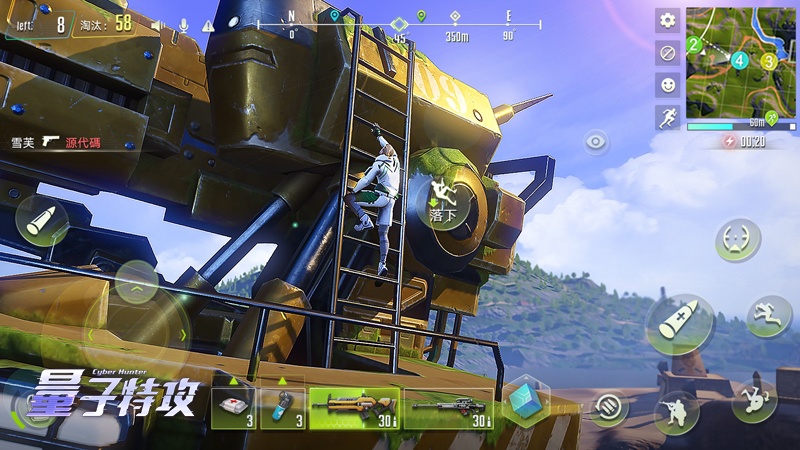Switch to the highlighted orange rifle slot
The height and width of the screenshot is (450, 800).
(354, 408)
